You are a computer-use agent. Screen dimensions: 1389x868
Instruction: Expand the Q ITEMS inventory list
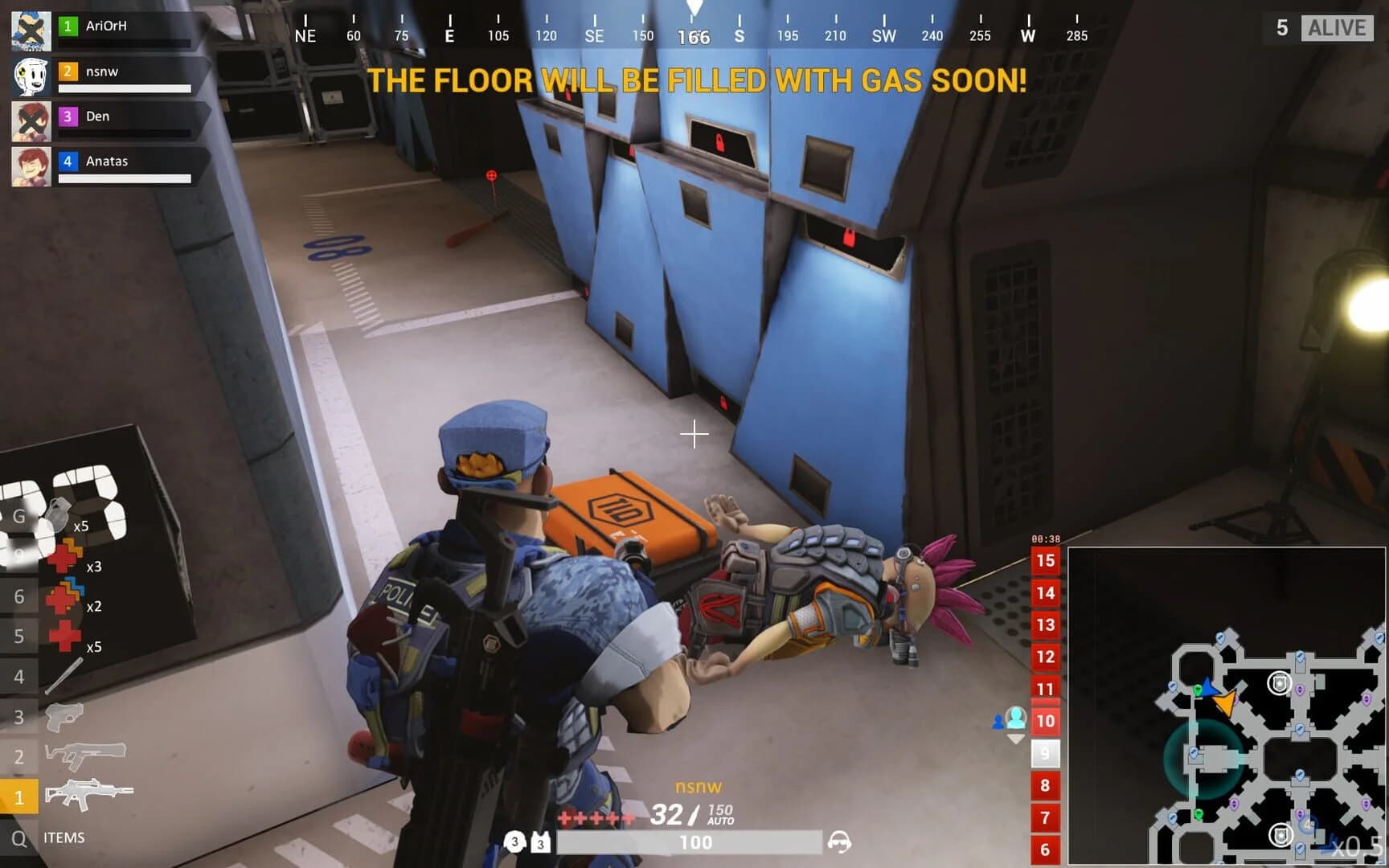coord(18,837)
